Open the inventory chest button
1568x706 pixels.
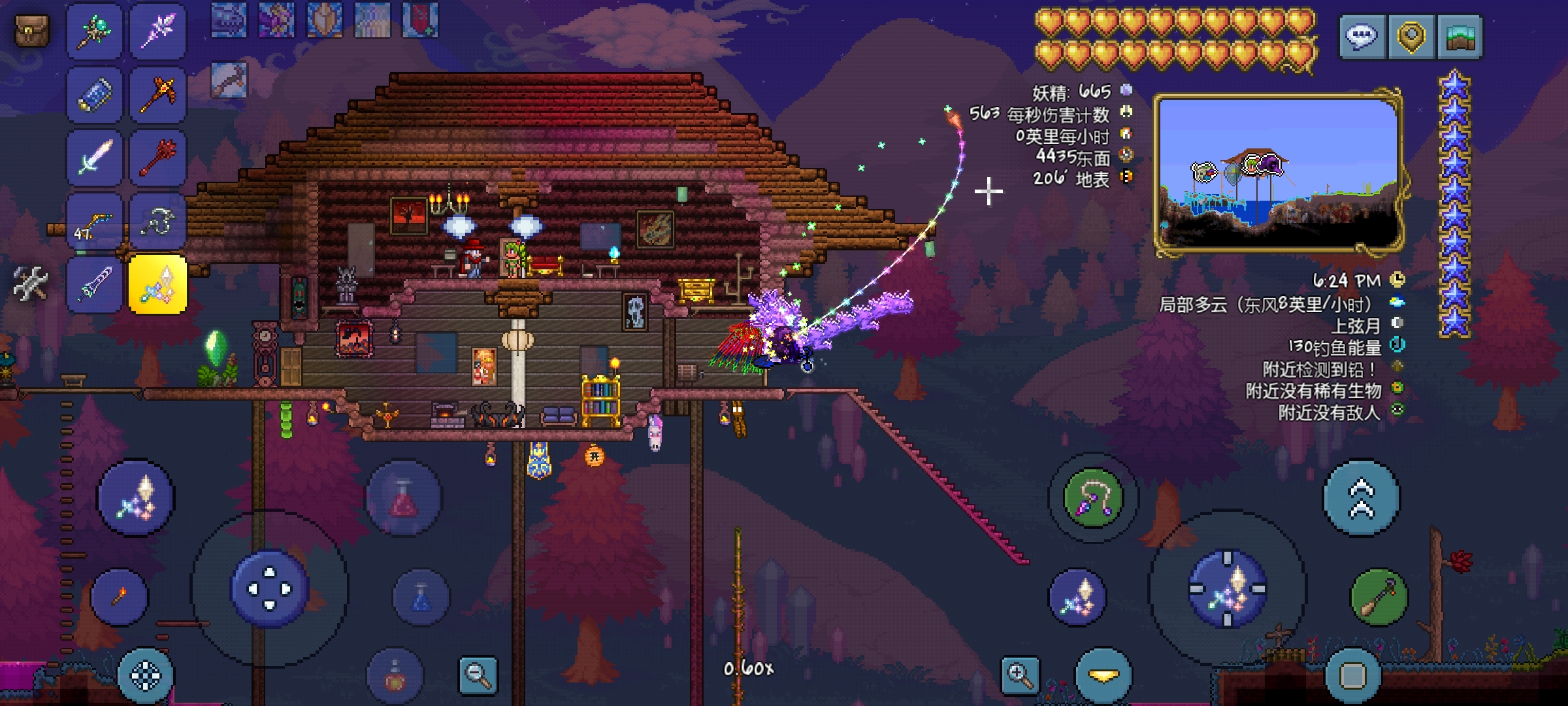(32, 30)
